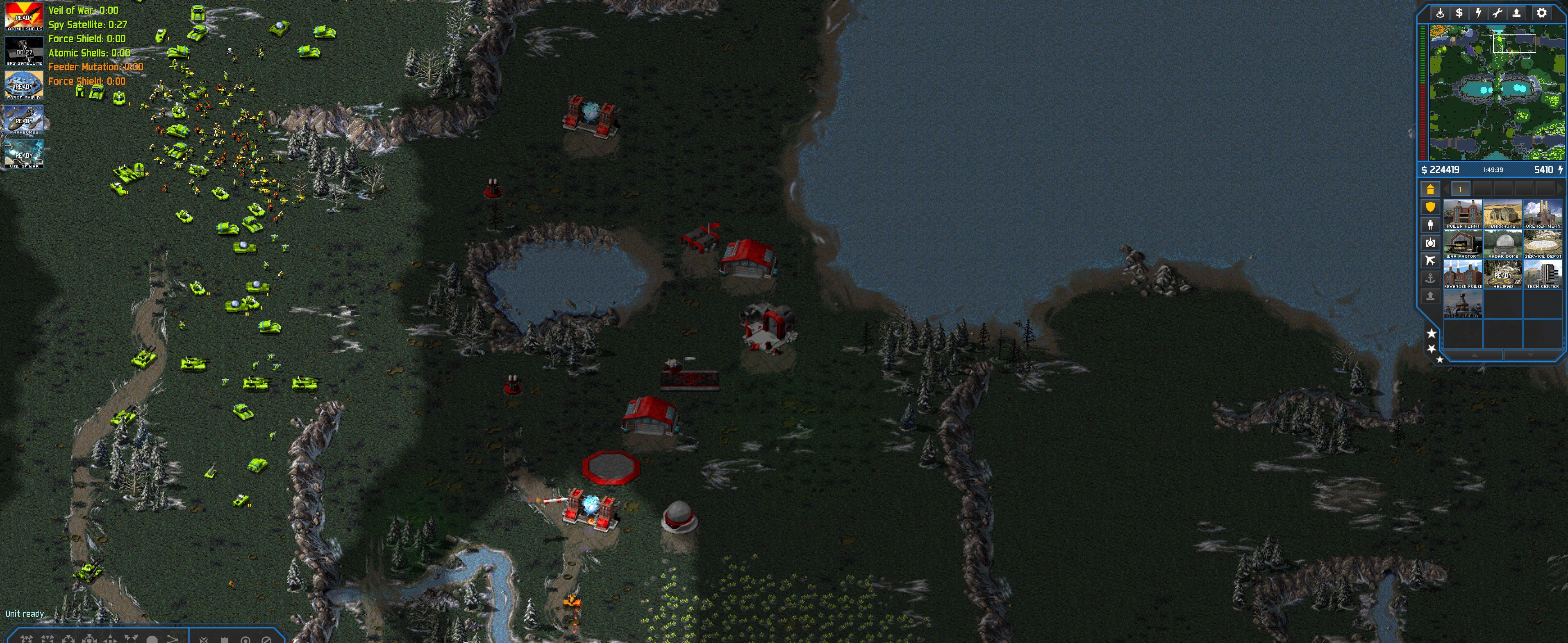Toggle power-down mode lightning button
Screen dimensions: 1568x643
pyautogui.click(x=1478, y=13)
